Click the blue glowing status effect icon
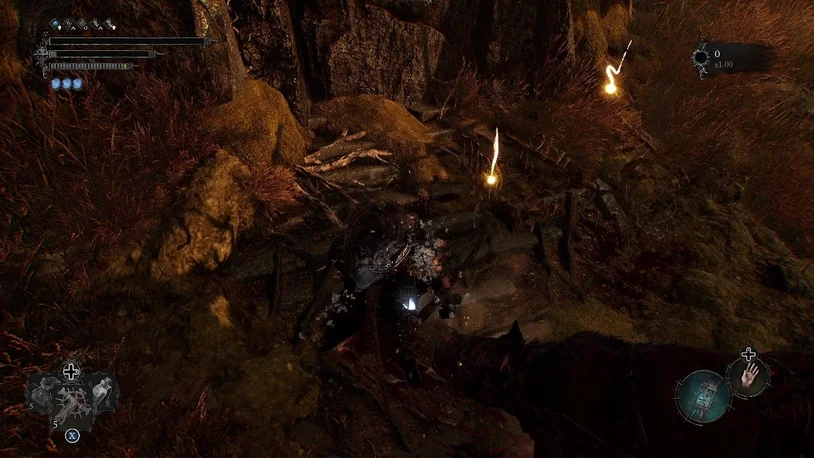 [57, 23]
